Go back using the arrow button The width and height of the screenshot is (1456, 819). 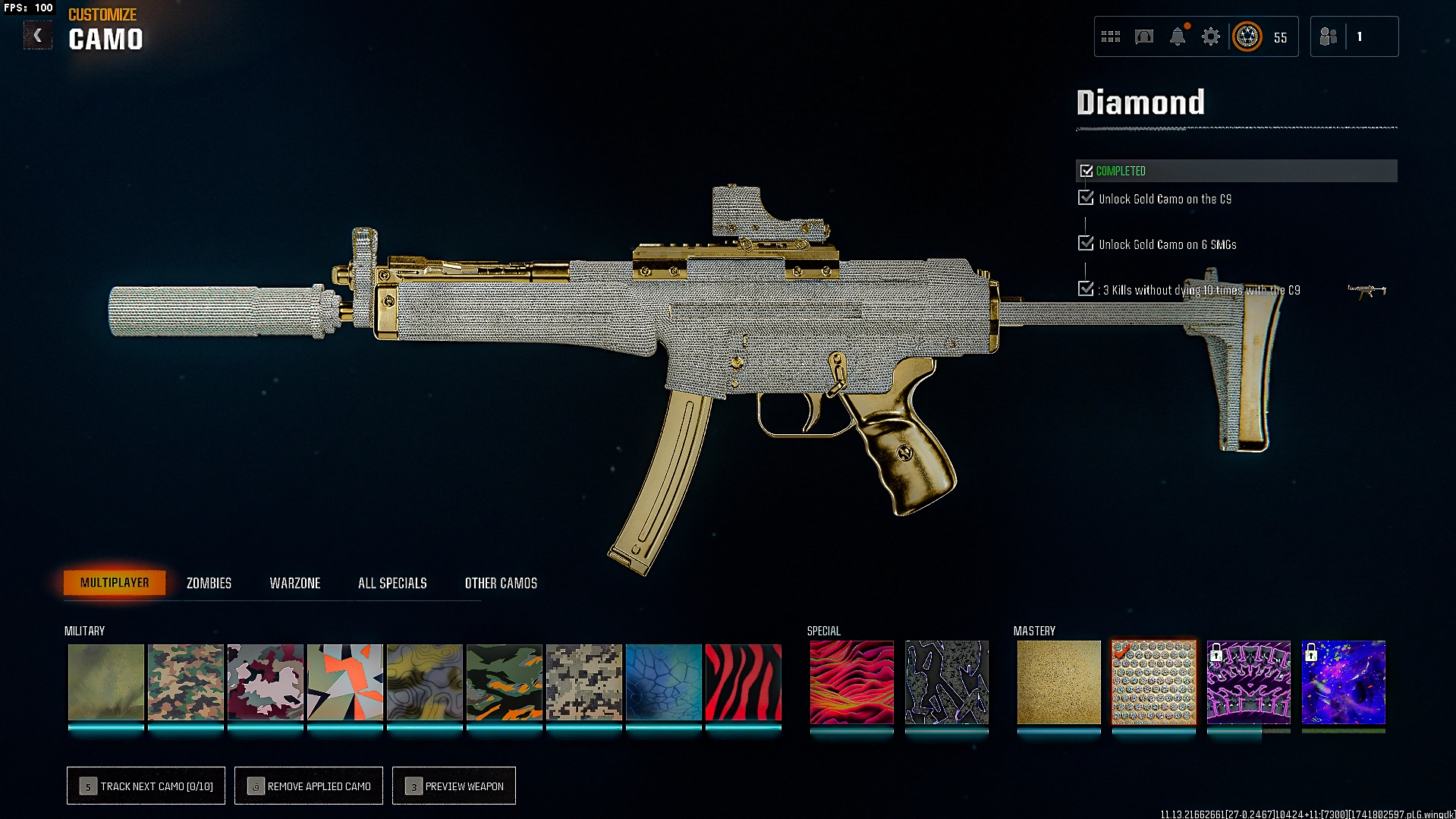point(37,36)
